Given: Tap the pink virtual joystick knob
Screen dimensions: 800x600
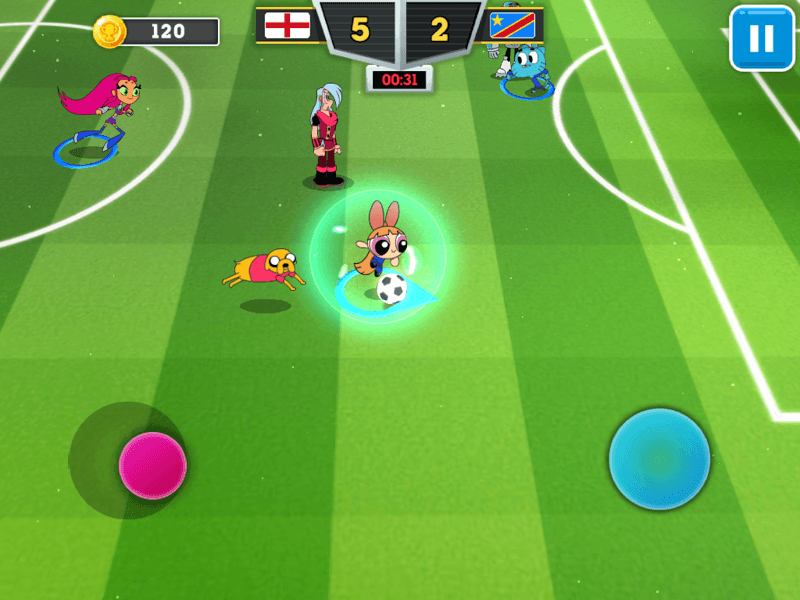Looking at the screenshot, I should point(153,465).
